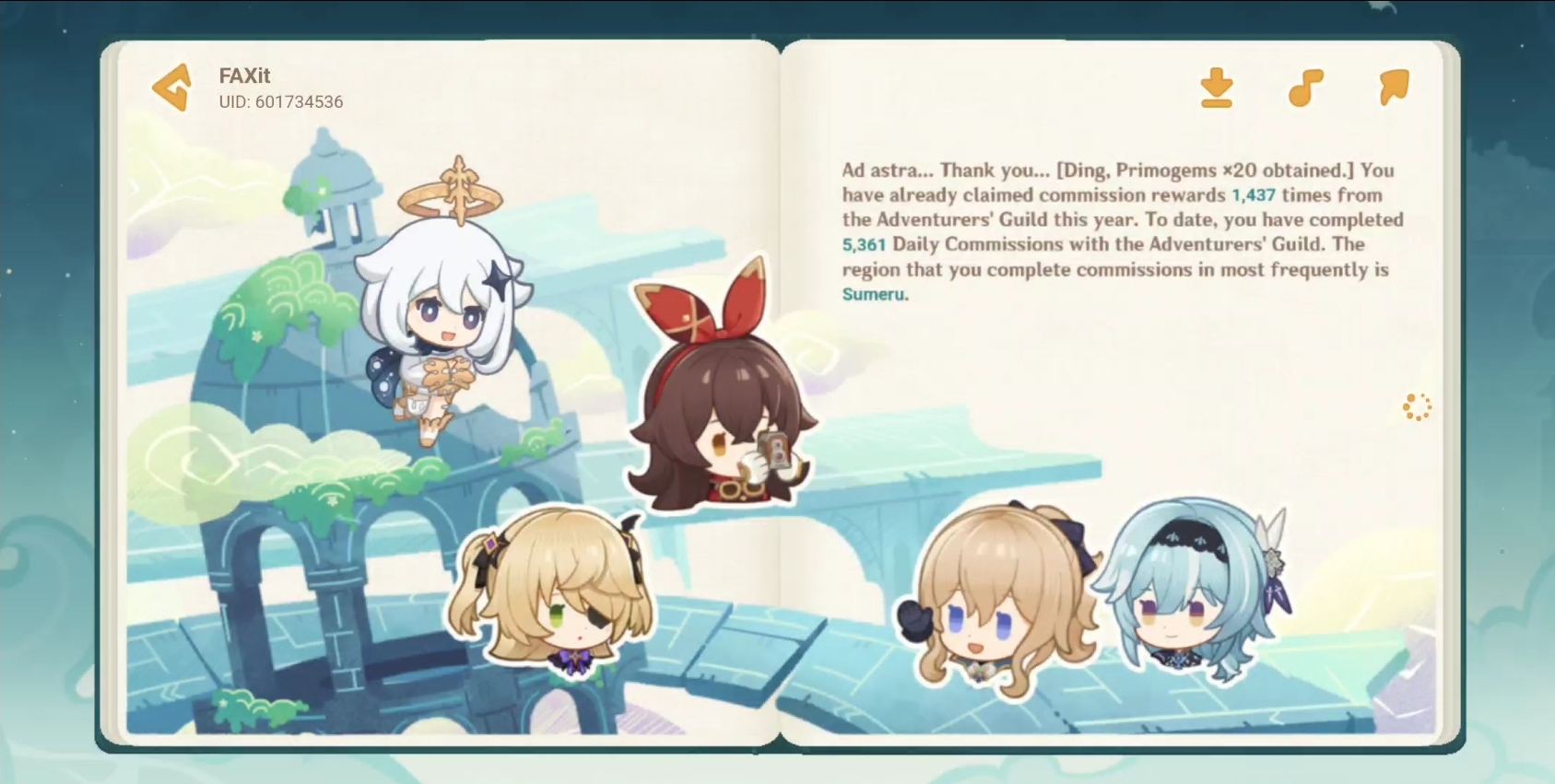This screenshot has width=1555, height=784.
Task: Click the highlighted Sumeru region link
Action: 872,295
